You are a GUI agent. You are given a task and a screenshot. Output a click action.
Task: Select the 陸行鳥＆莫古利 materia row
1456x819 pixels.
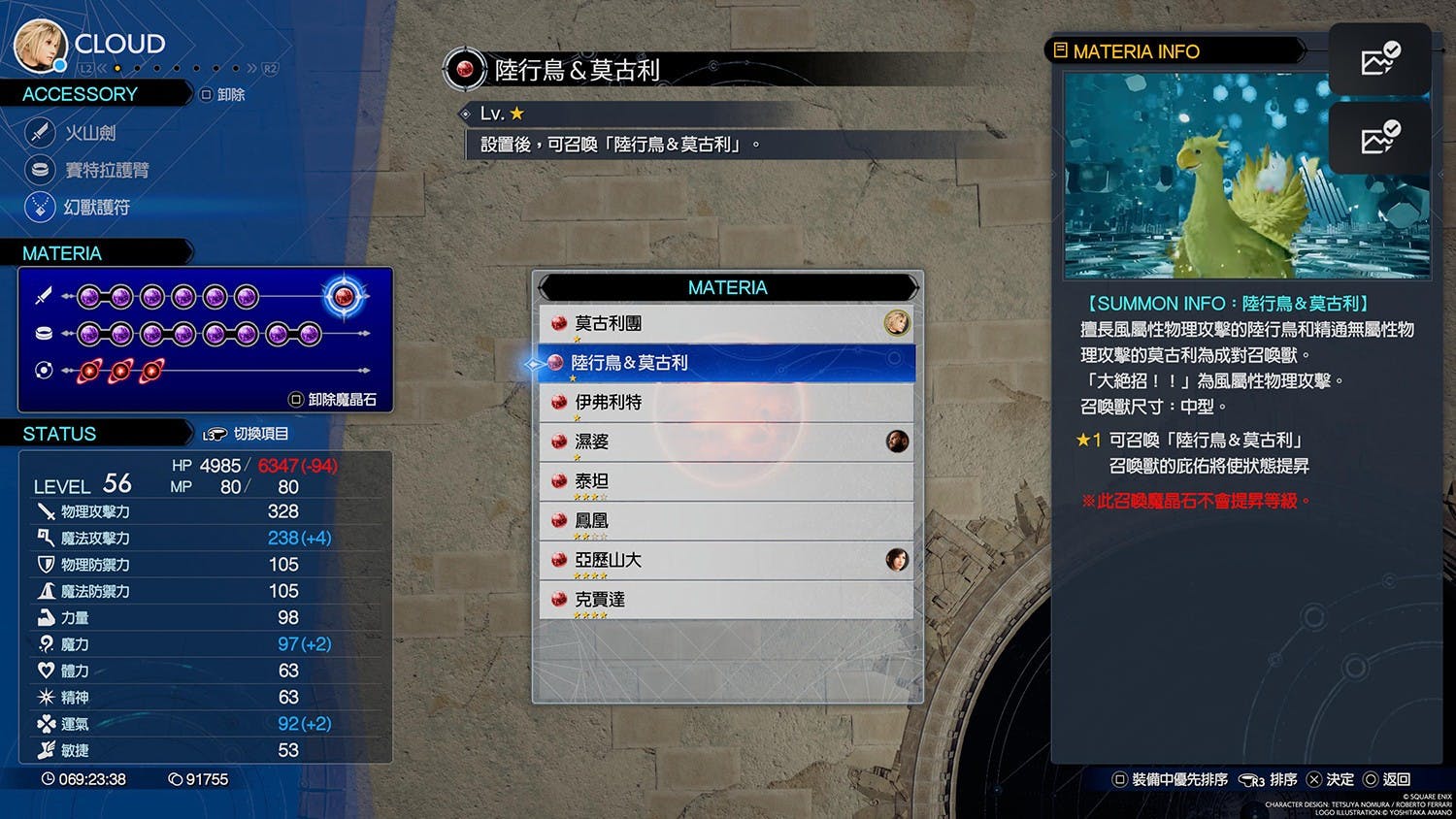(726, 363)
